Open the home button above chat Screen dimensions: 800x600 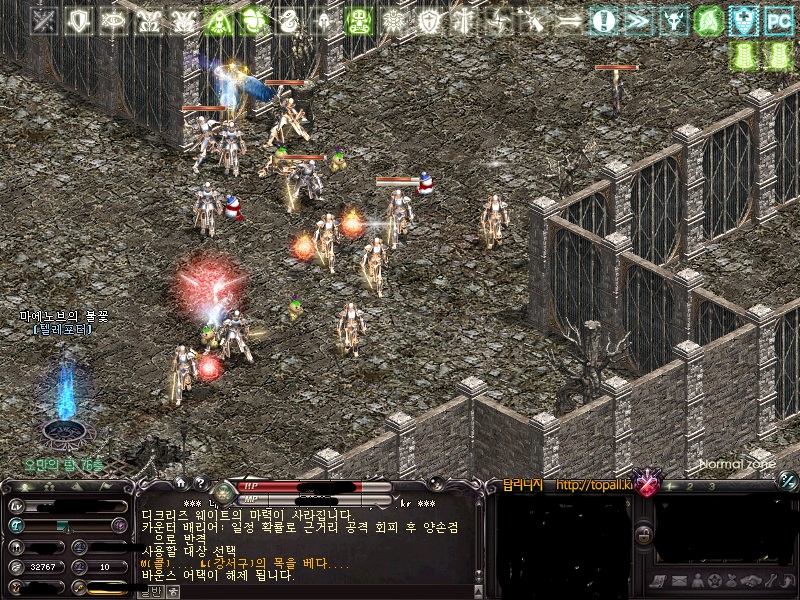click(181, 483)
